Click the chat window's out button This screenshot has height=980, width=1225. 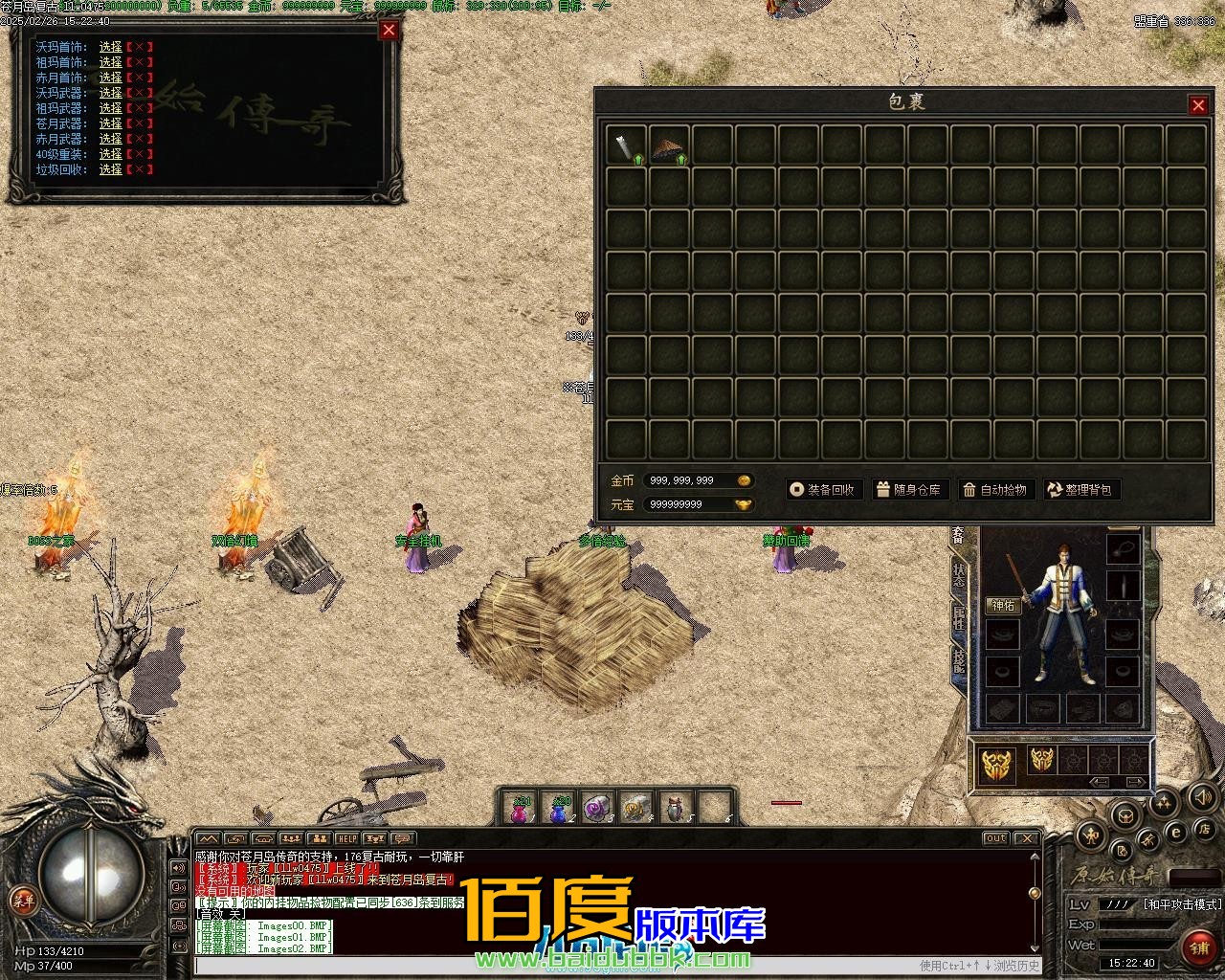click(x=996, y=839)
